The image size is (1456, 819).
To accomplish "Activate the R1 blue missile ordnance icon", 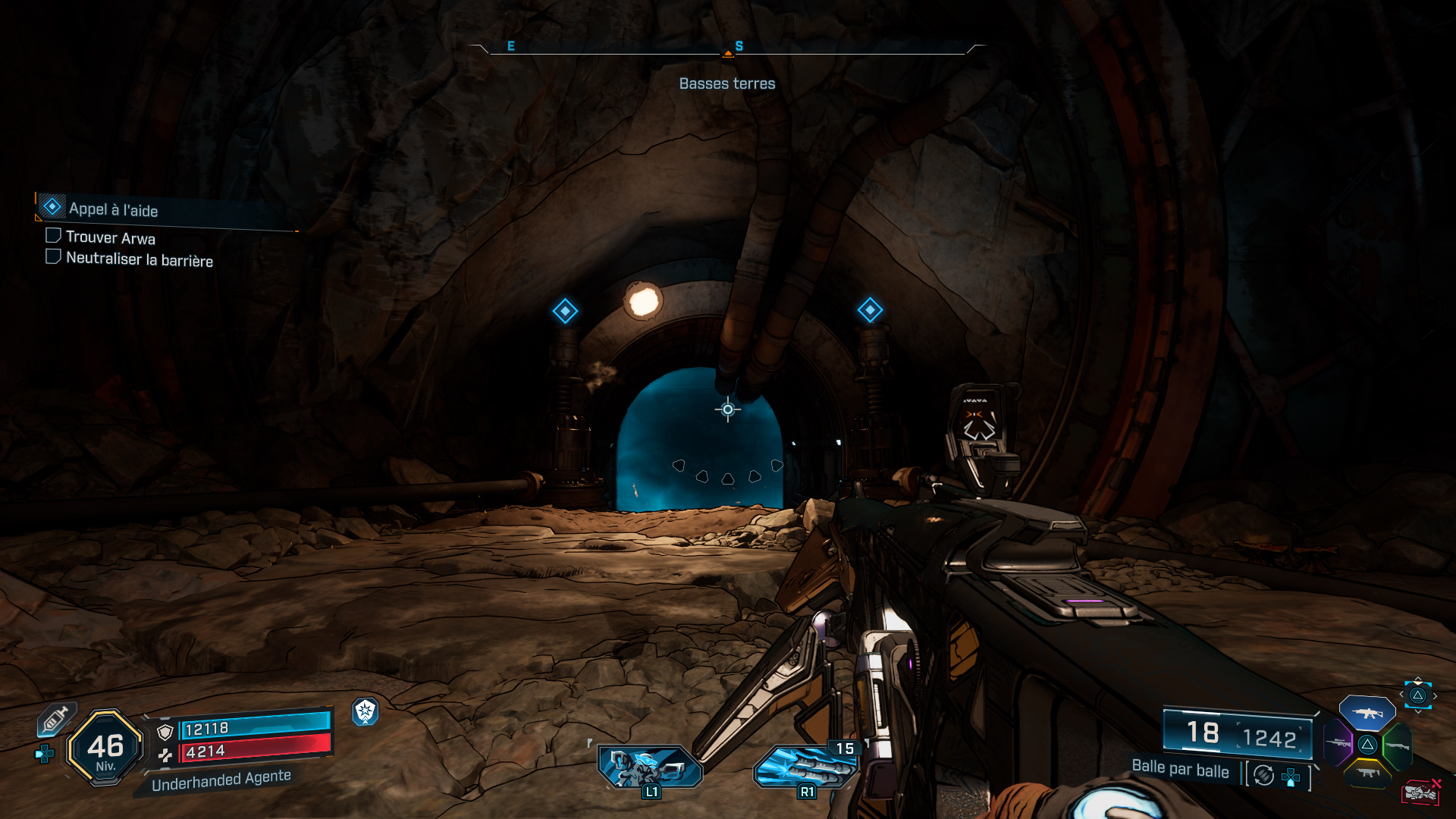I will tap(805, 767).
